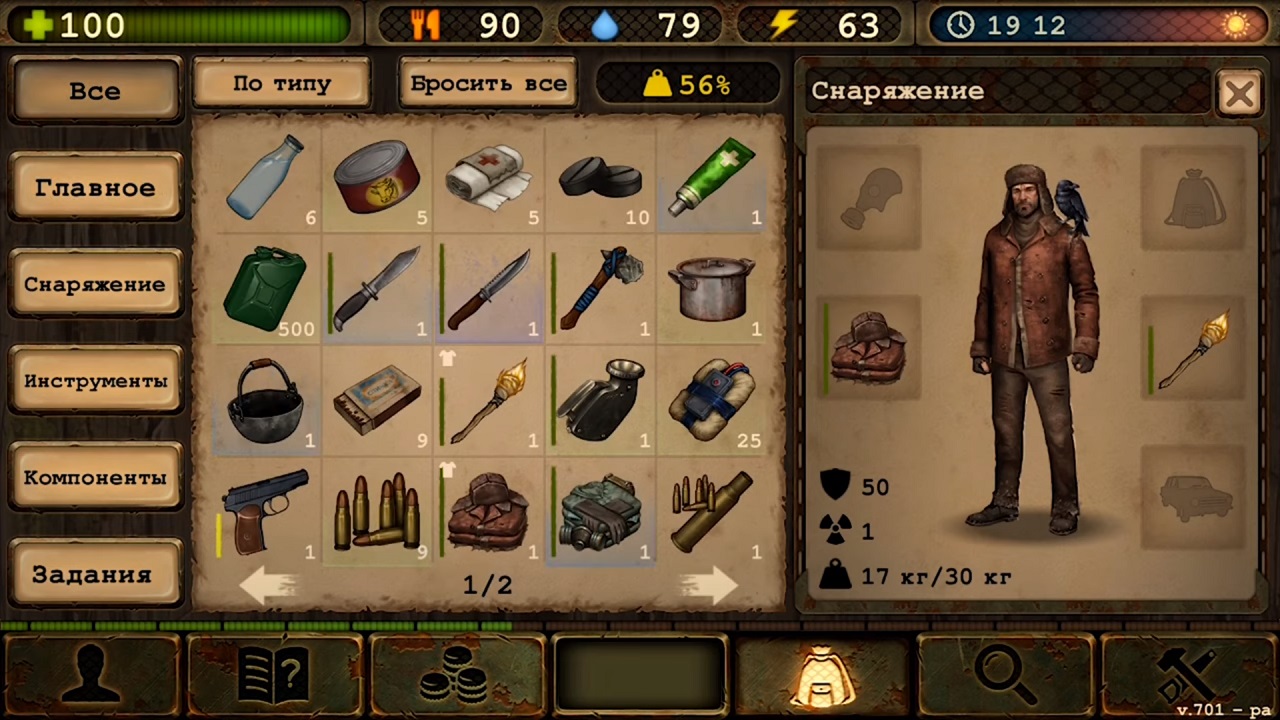Open the Главное category tab
Viewport: 1280px width, 720px height.
pyautogui.click(x=95, y=187)
